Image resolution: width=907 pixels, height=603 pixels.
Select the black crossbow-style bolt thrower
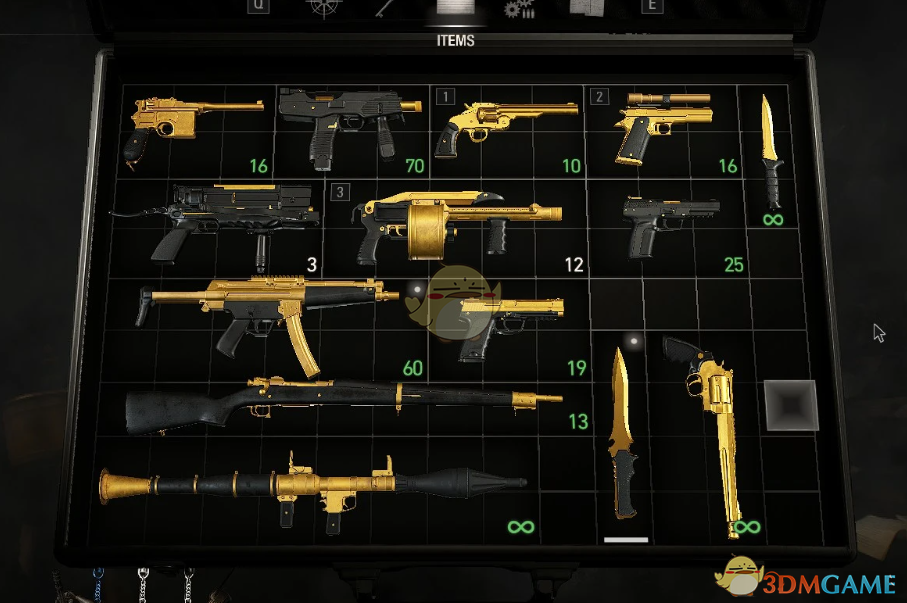click(x=232, y=220)
